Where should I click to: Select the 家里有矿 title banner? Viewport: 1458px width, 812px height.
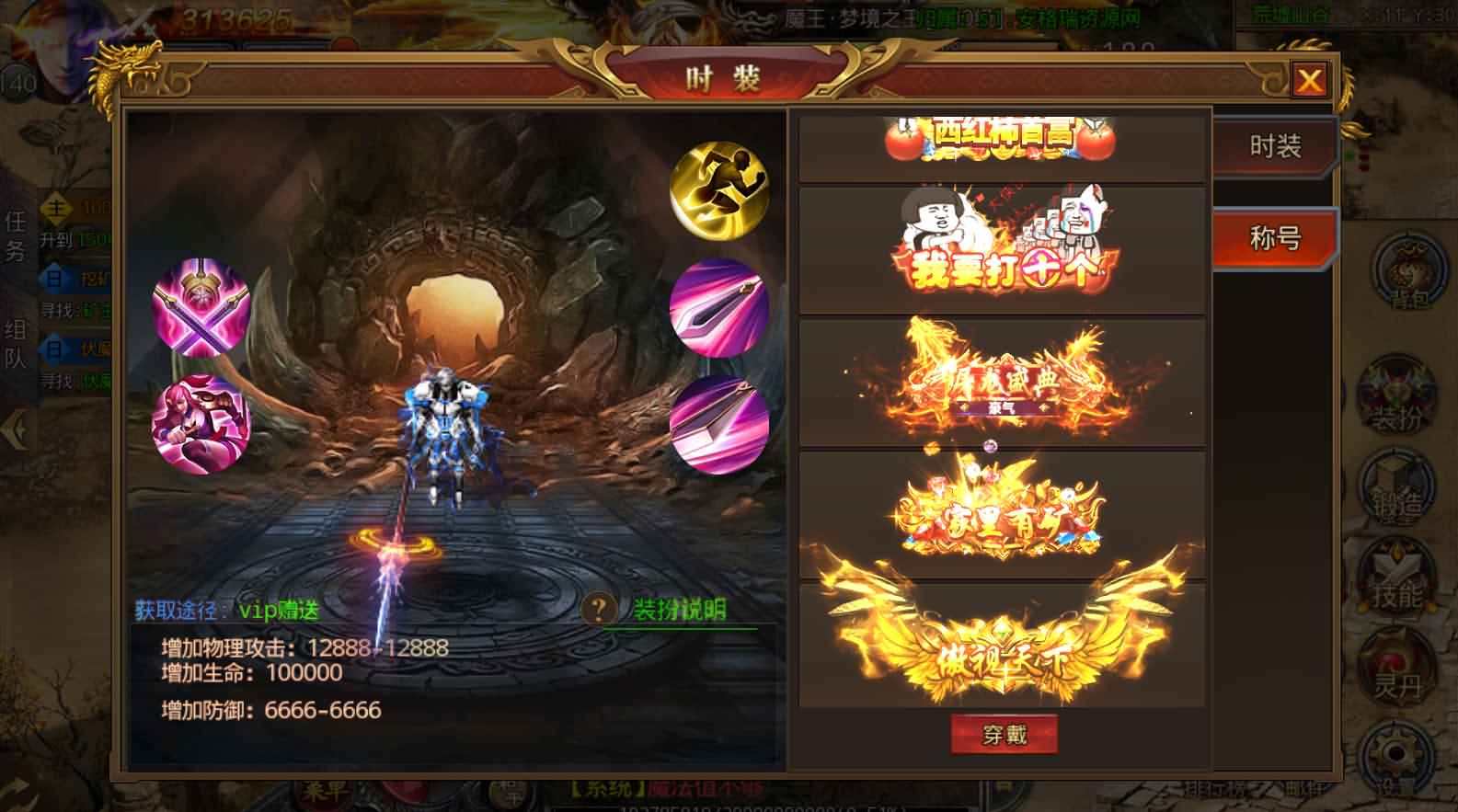pos(1005,515)
